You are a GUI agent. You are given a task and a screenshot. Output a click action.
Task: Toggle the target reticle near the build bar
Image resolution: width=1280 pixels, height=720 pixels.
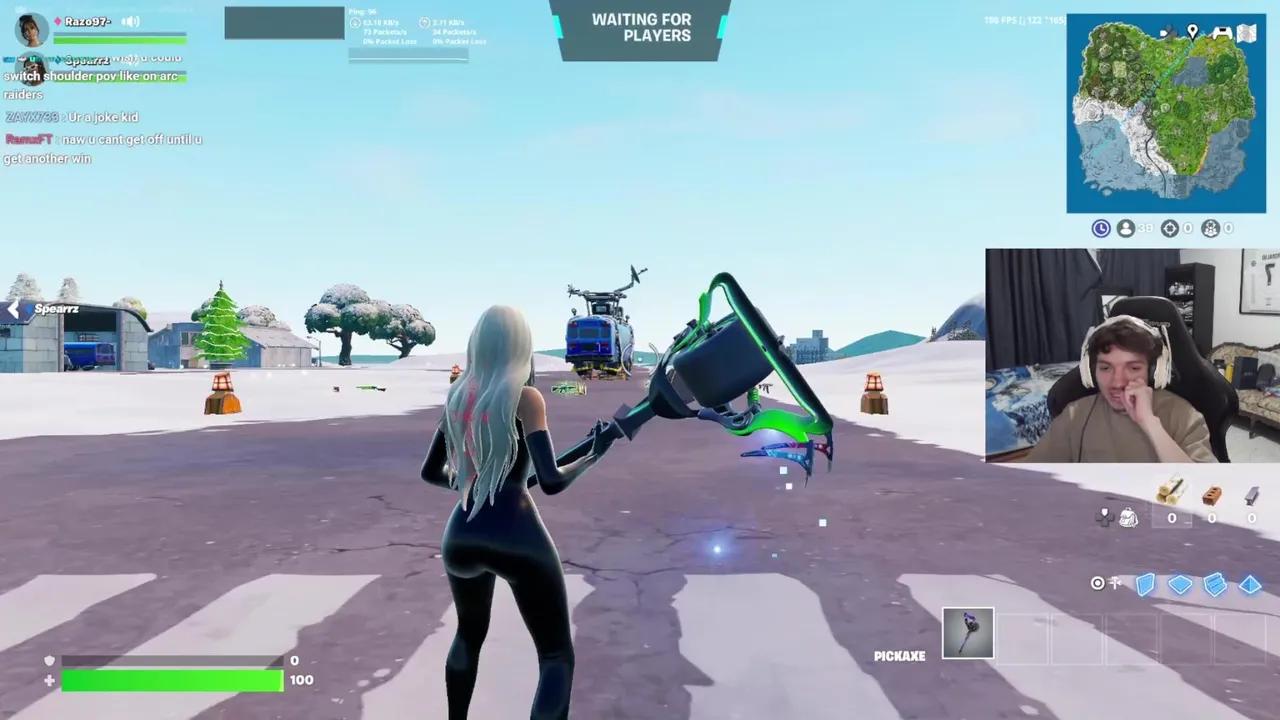click(1097, 583)
